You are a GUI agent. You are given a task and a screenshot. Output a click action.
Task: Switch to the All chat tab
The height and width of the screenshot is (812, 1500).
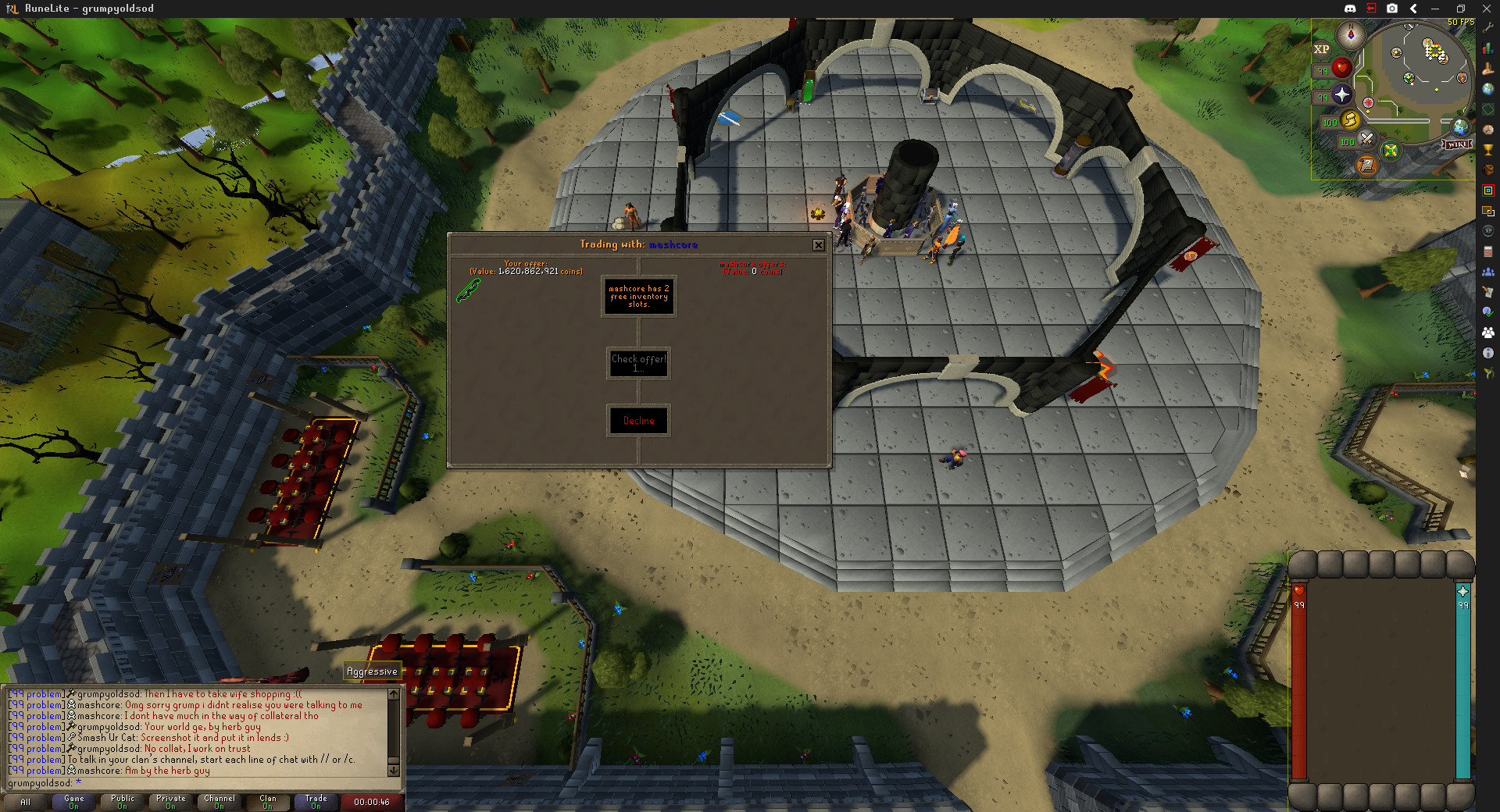coord(26,802)
